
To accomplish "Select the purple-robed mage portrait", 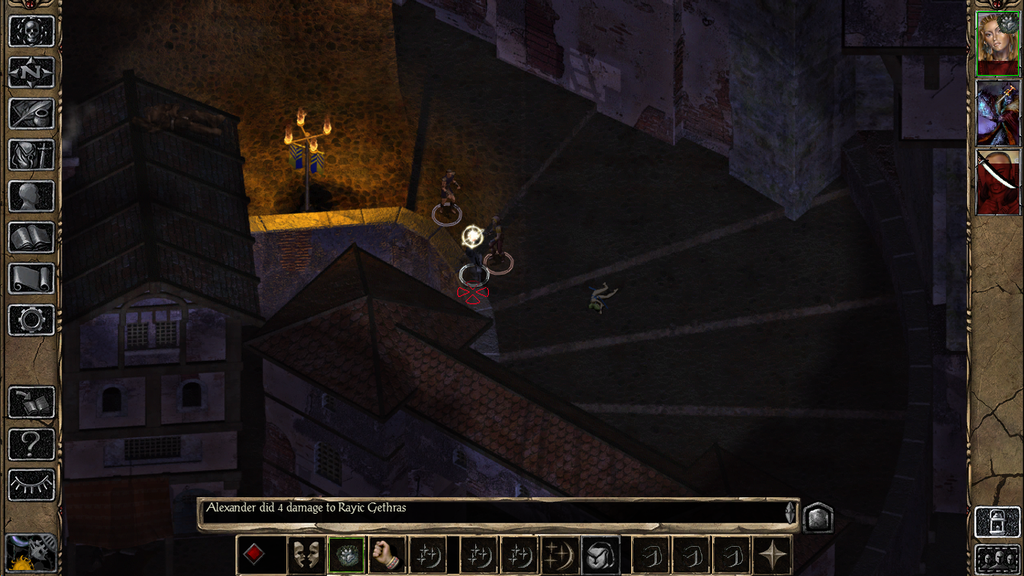I will [x=997, y=113].
